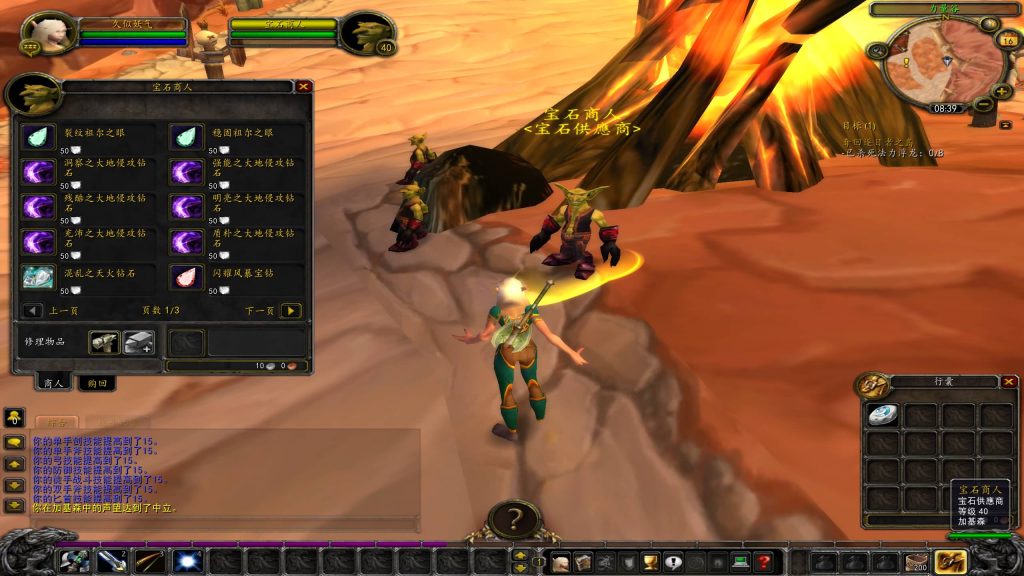Screen dimensions: 1024x576
Task: Zoom out on the minimap
Action: [983, 105]
